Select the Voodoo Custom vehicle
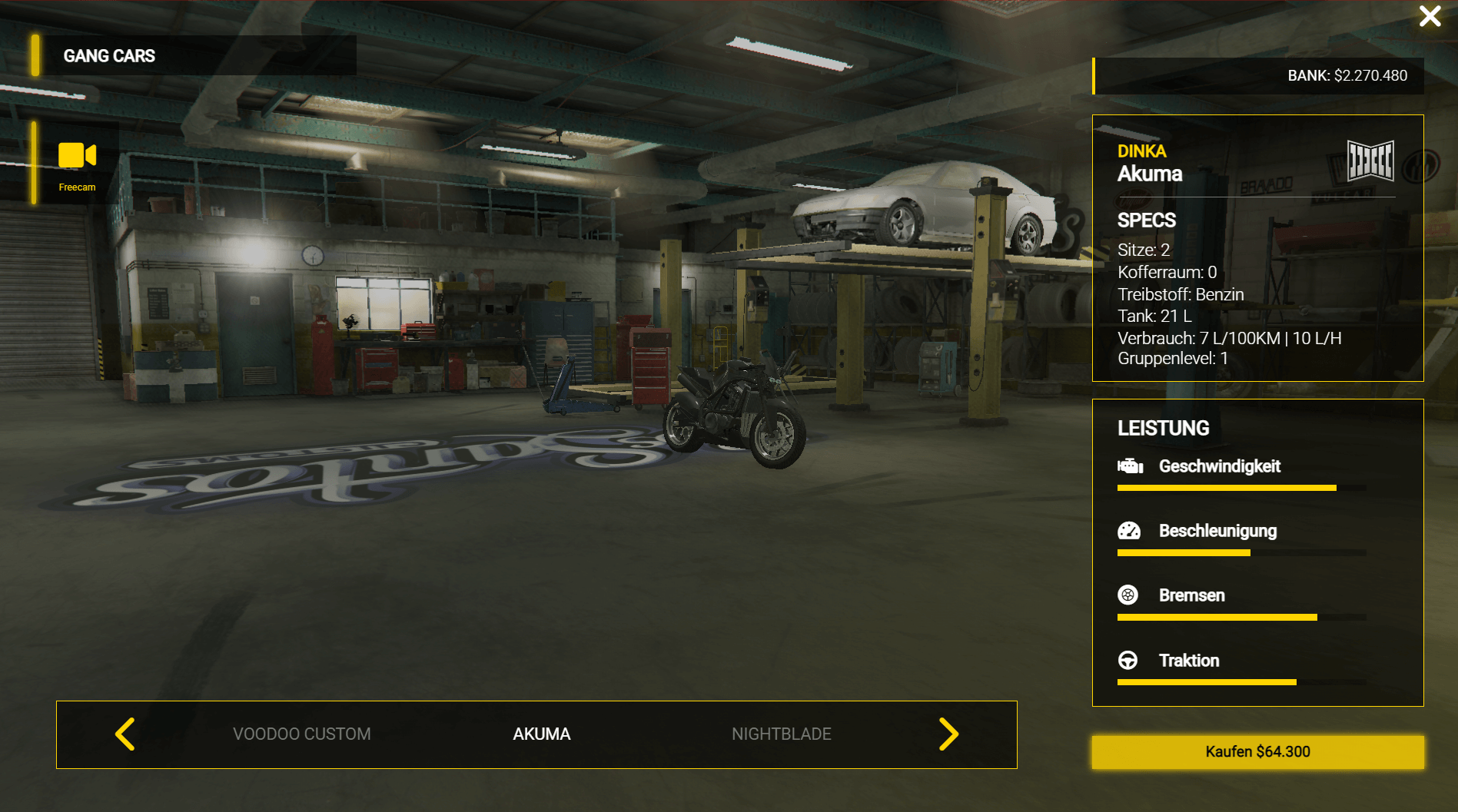The height and width of the screenshot is (812, 1458). [301, 734]
